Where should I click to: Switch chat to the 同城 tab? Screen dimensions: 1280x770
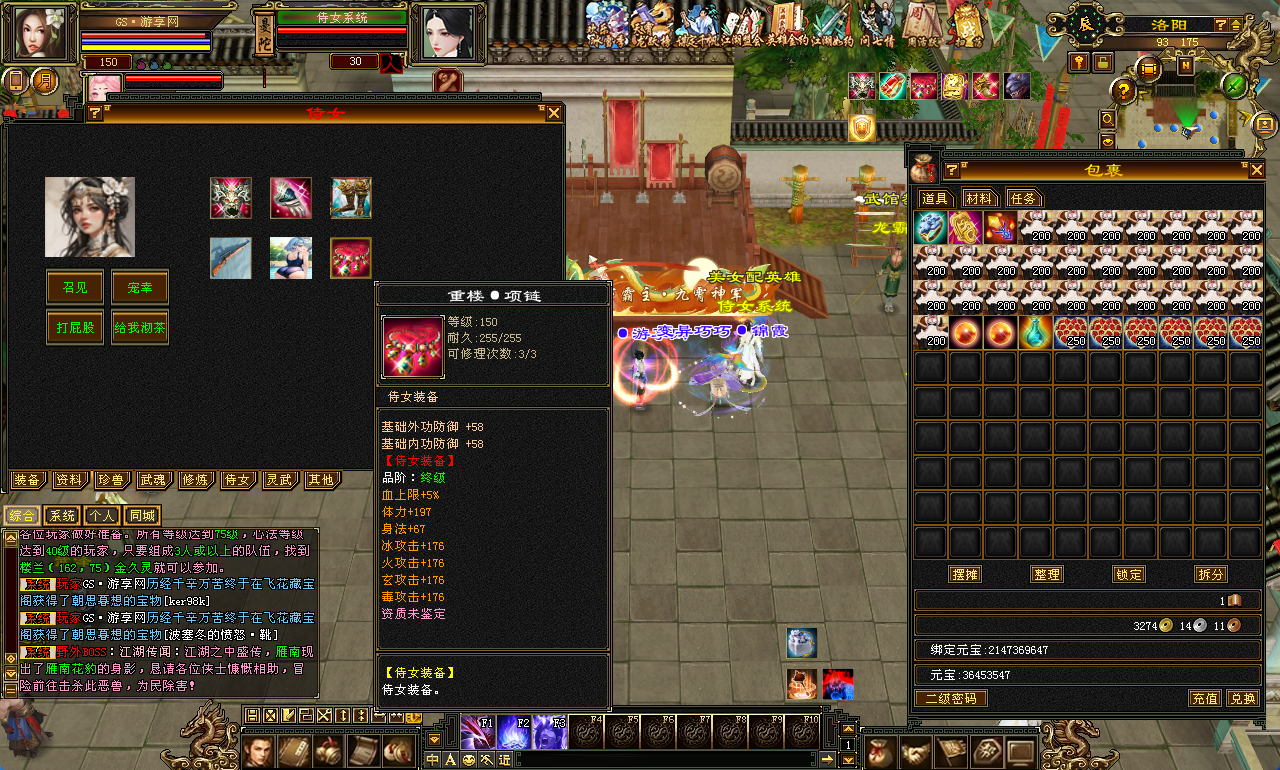[x=142, y=516]
